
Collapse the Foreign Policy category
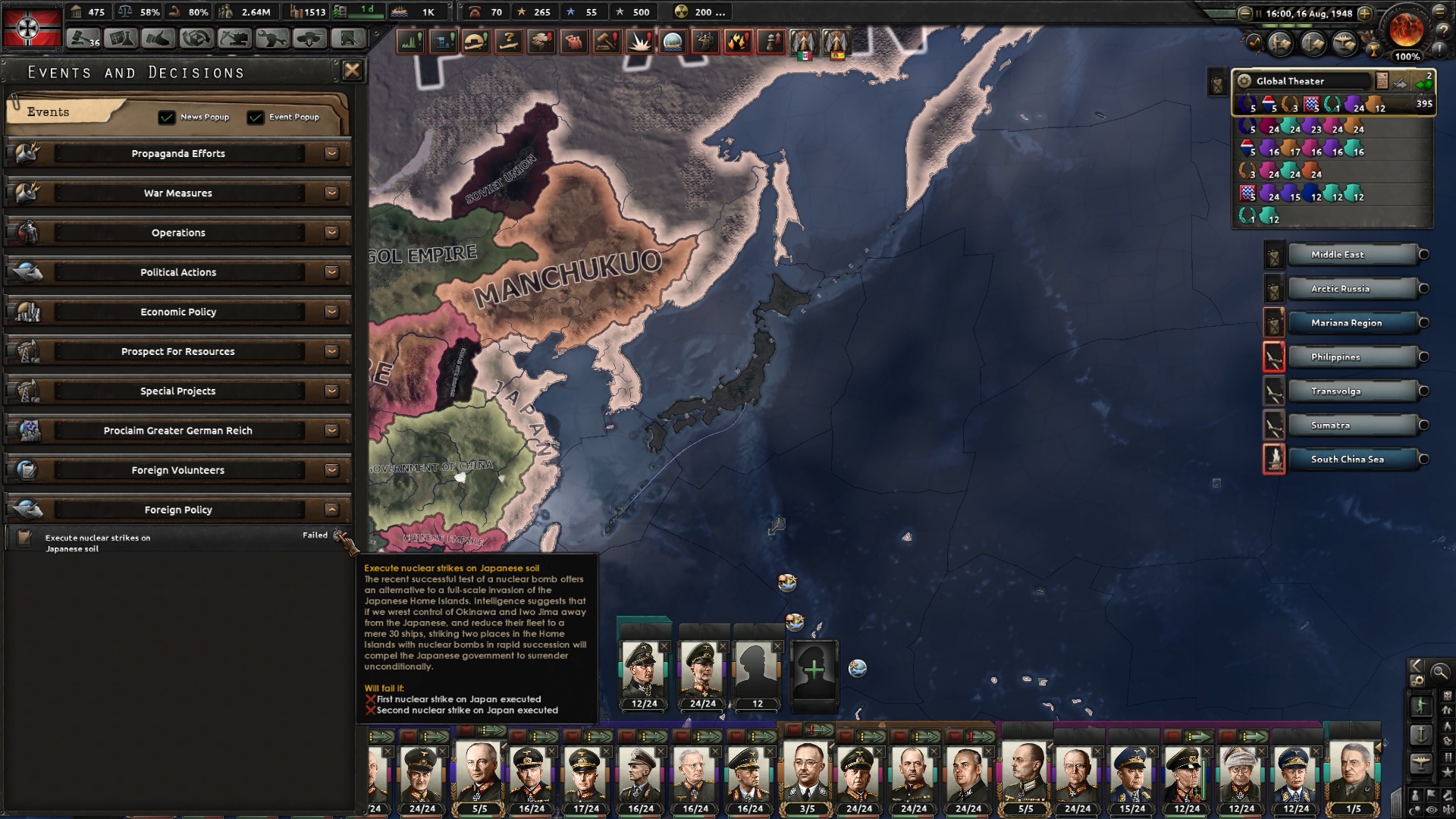point(331,510)
